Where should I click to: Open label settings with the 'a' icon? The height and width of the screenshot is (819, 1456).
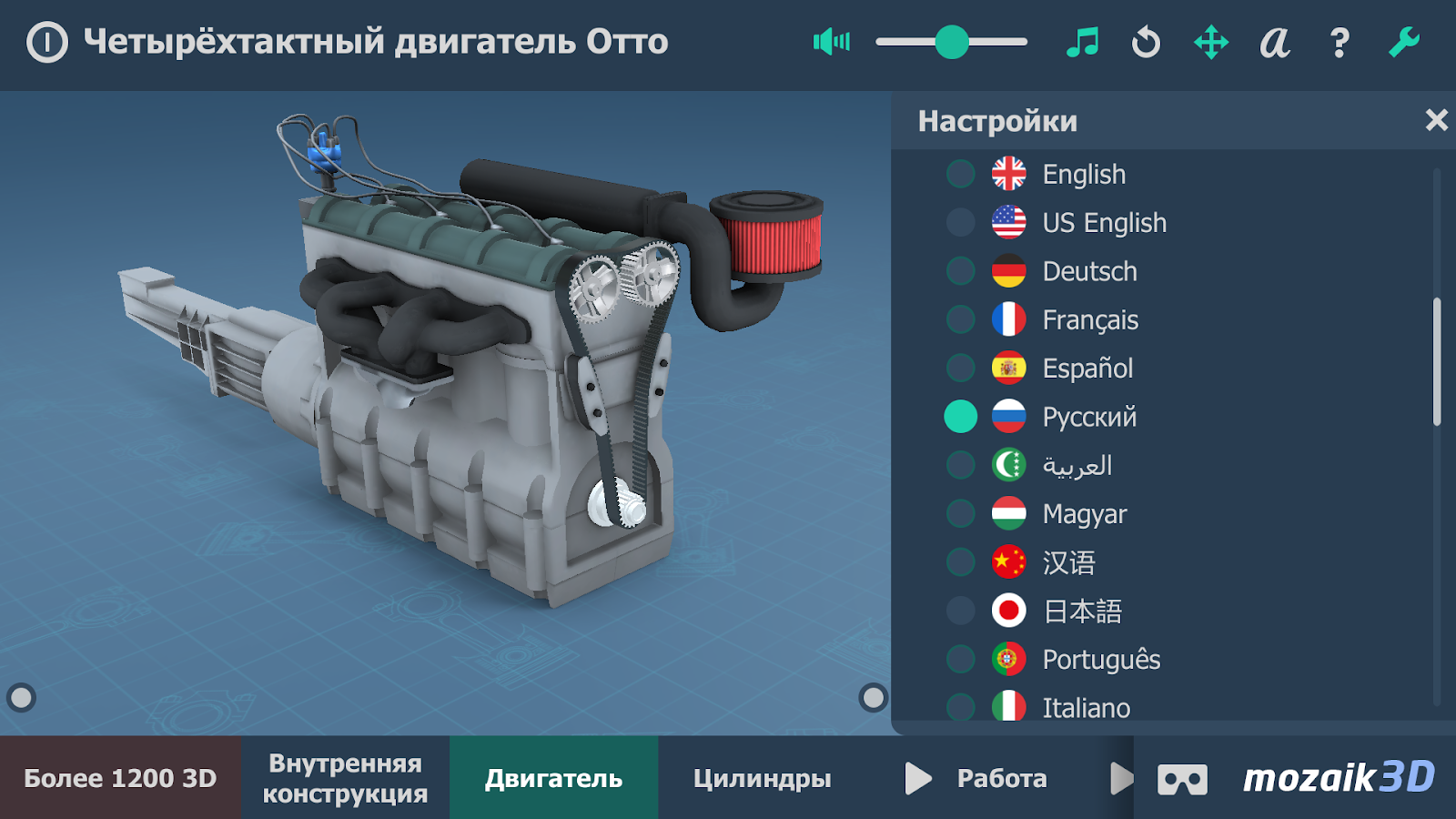point(1276,42)
